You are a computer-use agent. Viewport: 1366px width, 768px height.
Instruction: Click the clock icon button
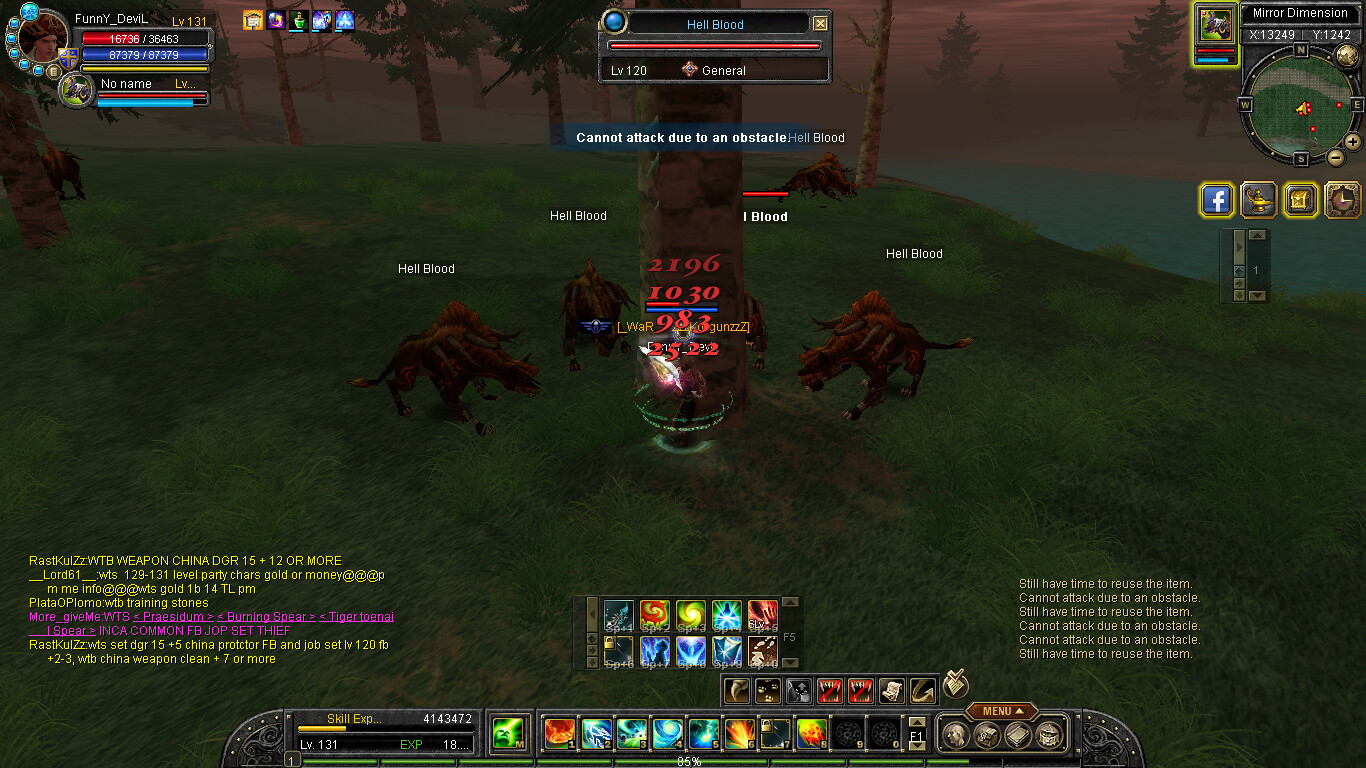coord(1342,200)
